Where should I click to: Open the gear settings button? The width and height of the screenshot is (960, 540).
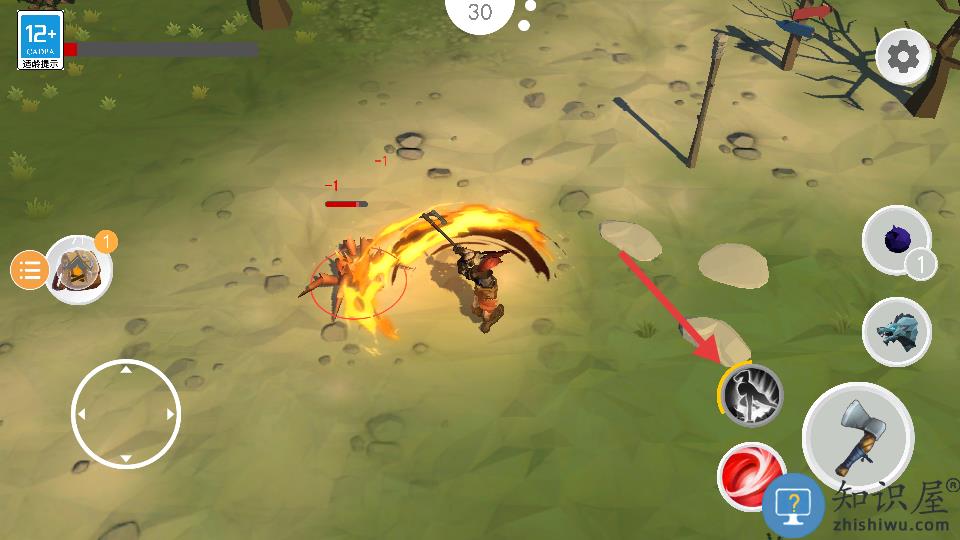(x=903, y=58)
